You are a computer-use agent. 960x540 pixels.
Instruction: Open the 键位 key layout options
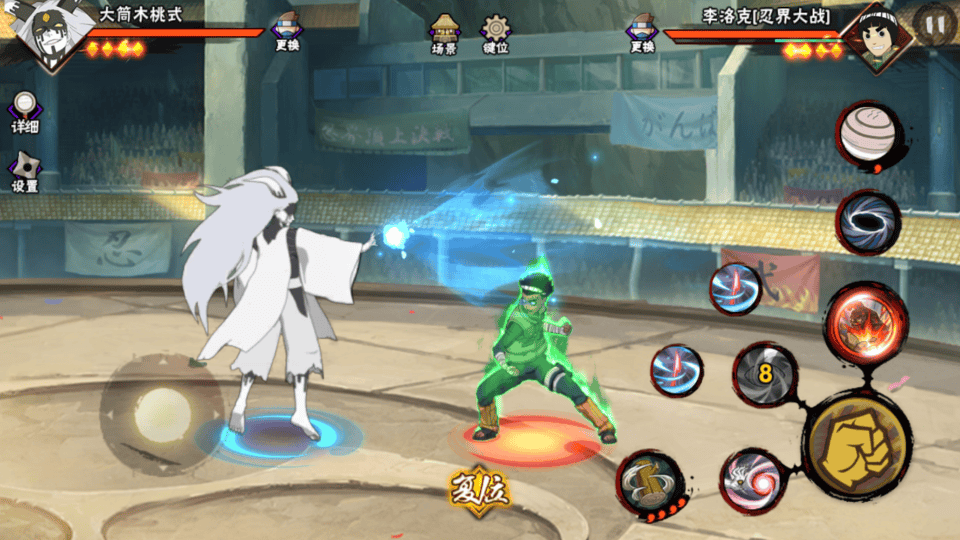pyautogui.click(x=495, y=33)
